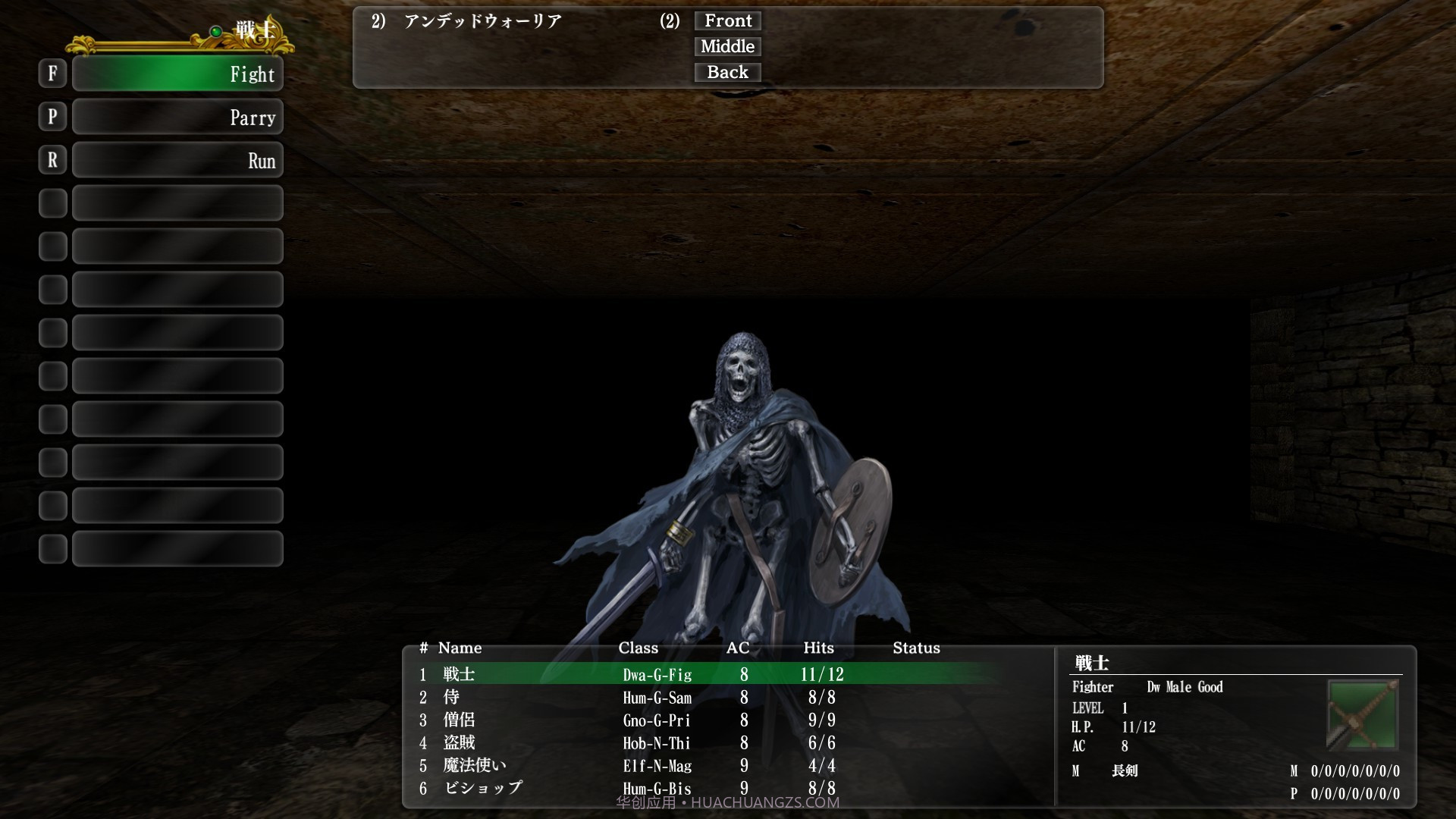The height and width of the screenshot is (819, 1456).
Task: Click the green gem on the 戦士 banner
Action: click(x=216, y=33)
